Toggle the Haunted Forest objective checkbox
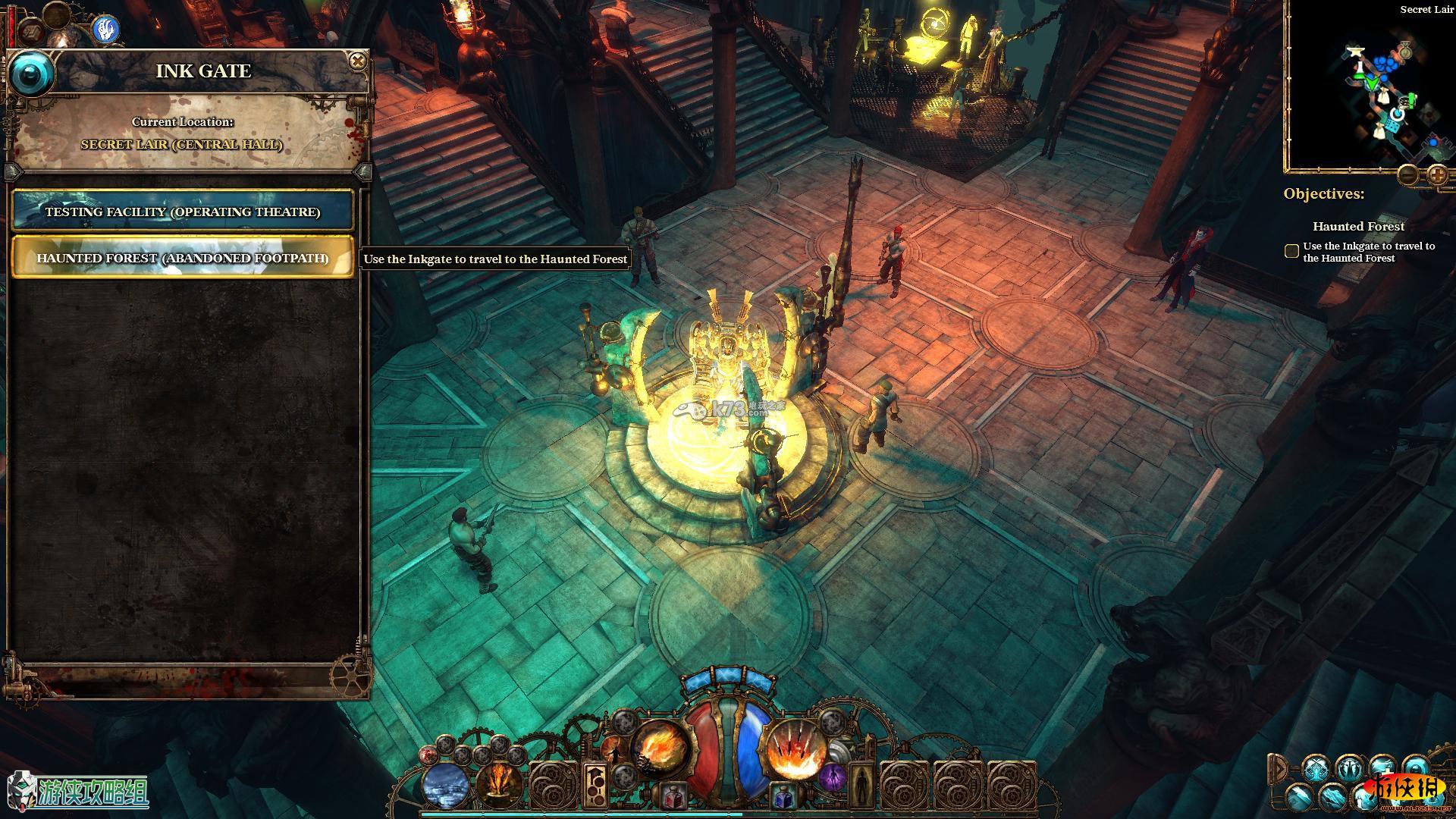The width and height of the screenshot is (1456, 819). tap(1291, 251)
